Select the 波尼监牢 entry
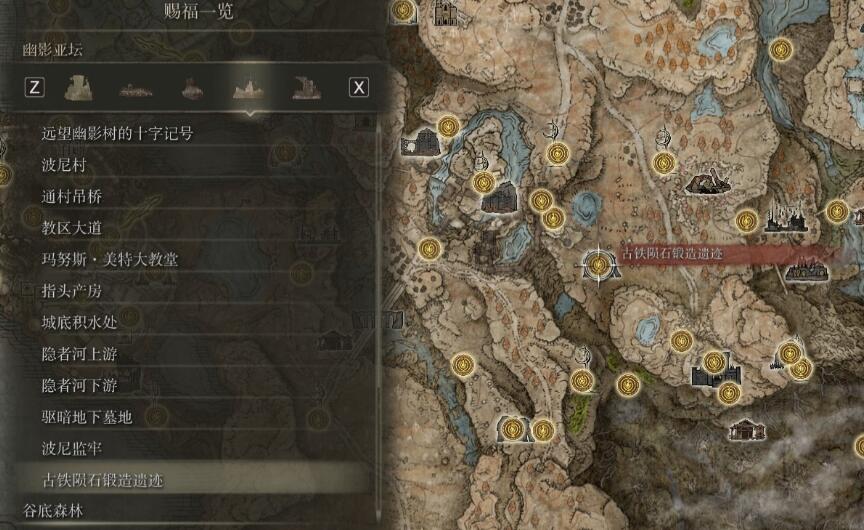This screenshot has height=530, width=864. (72, 448)
